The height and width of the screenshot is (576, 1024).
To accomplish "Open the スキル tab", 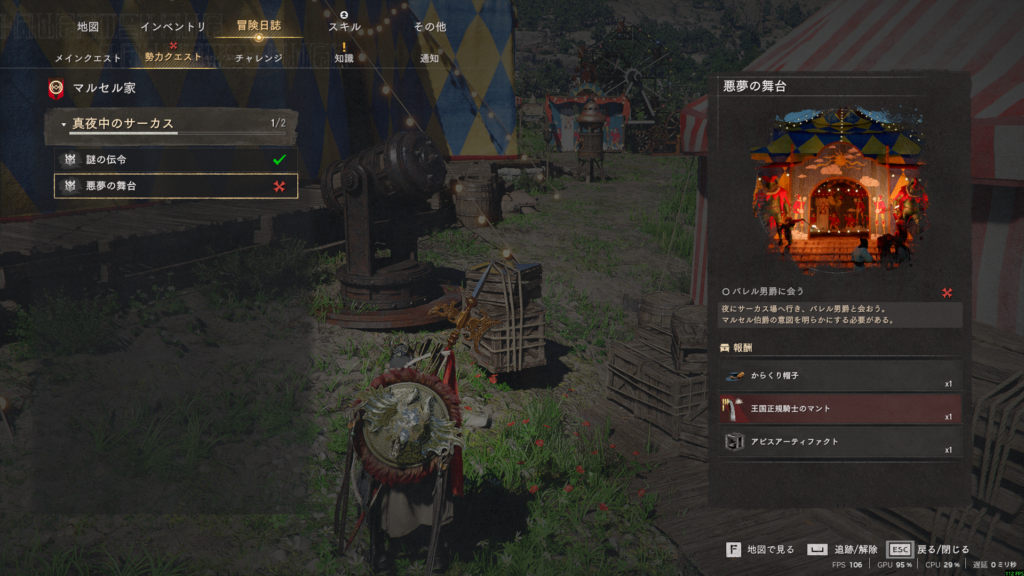I will [x=344, y=26].
